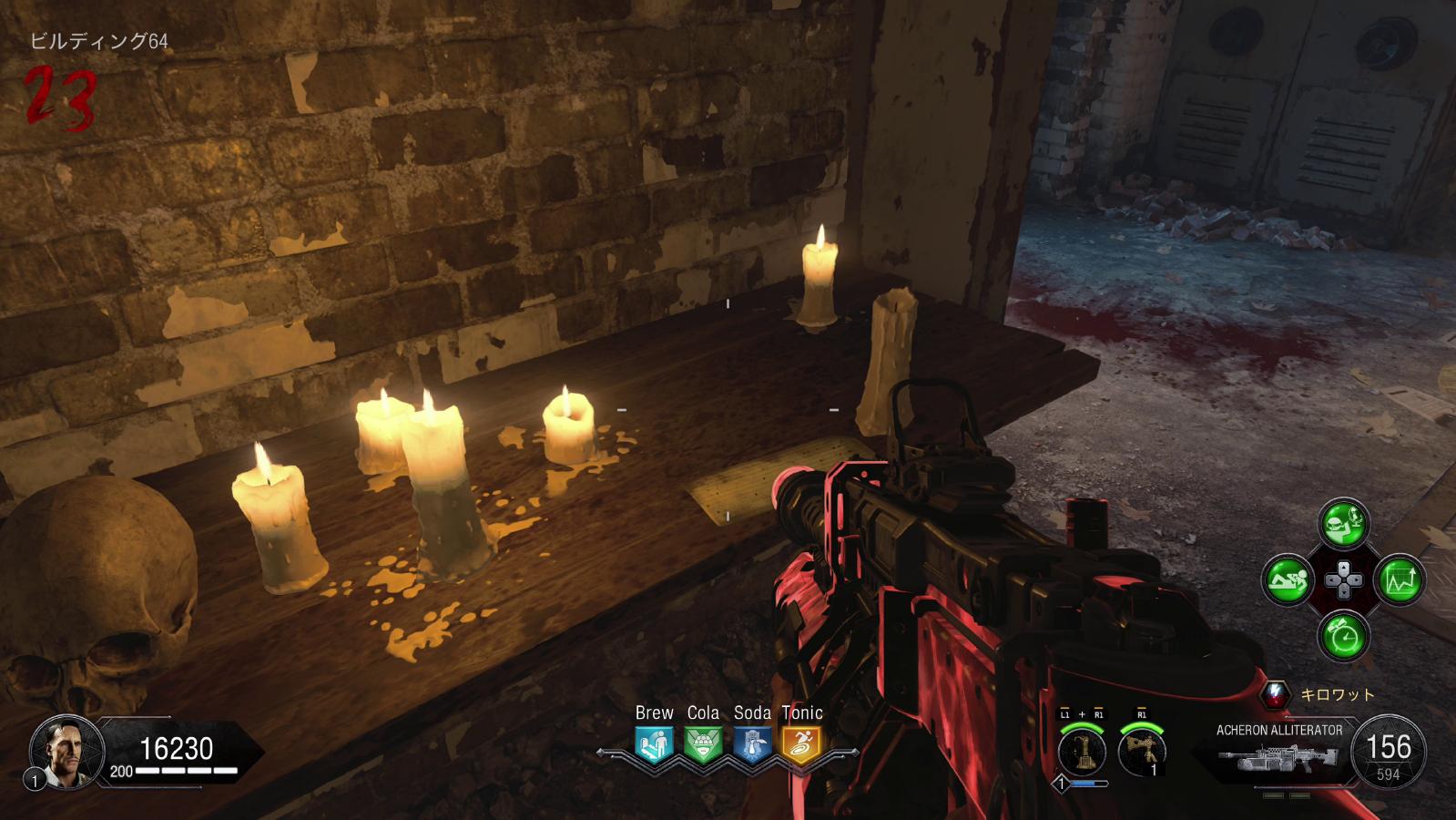Activate the special weapon icon with blue charge bar
This screenshot has width=1456, height=820.
tap(1082, 753)
